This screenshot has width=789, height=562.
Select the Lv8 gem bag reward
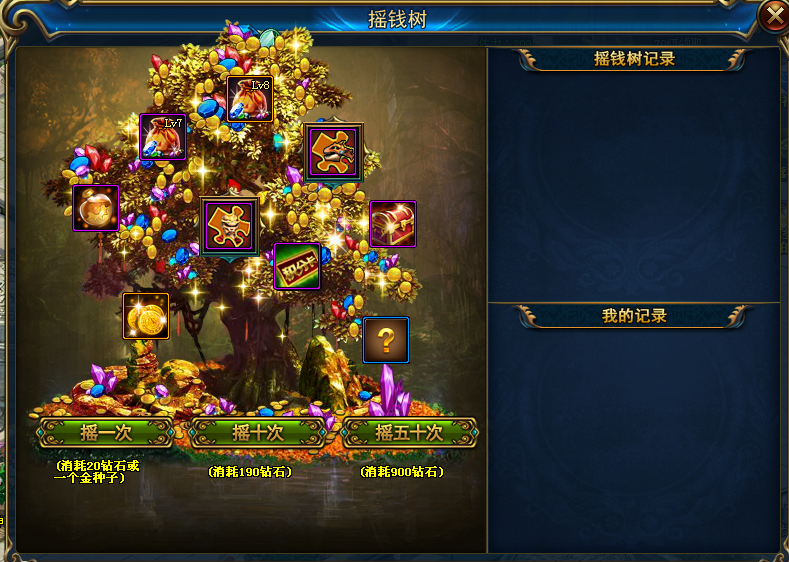(250, 99)
